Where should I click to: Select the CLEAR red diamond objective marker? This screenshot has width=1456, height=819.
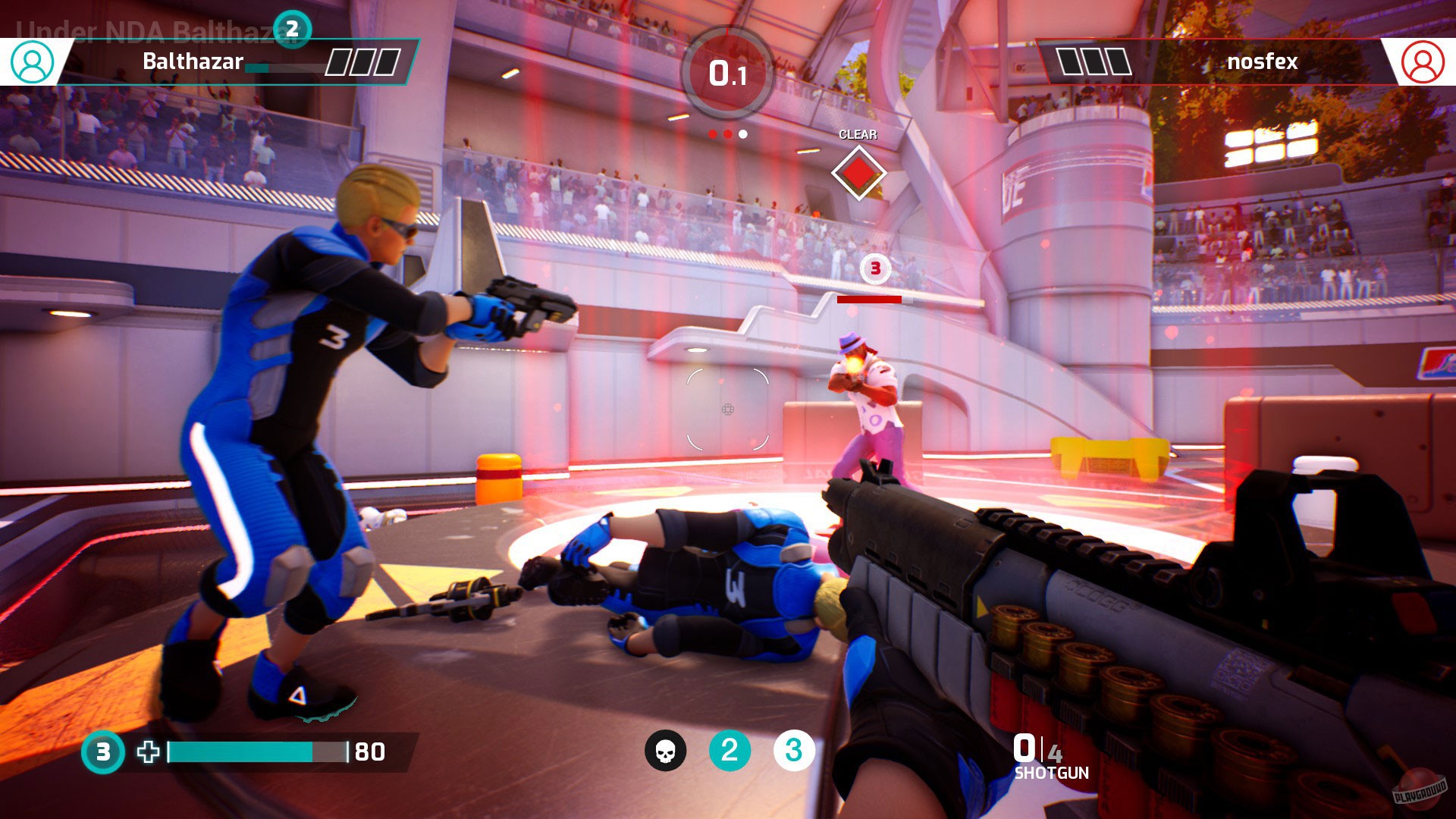tap(858, 173)
